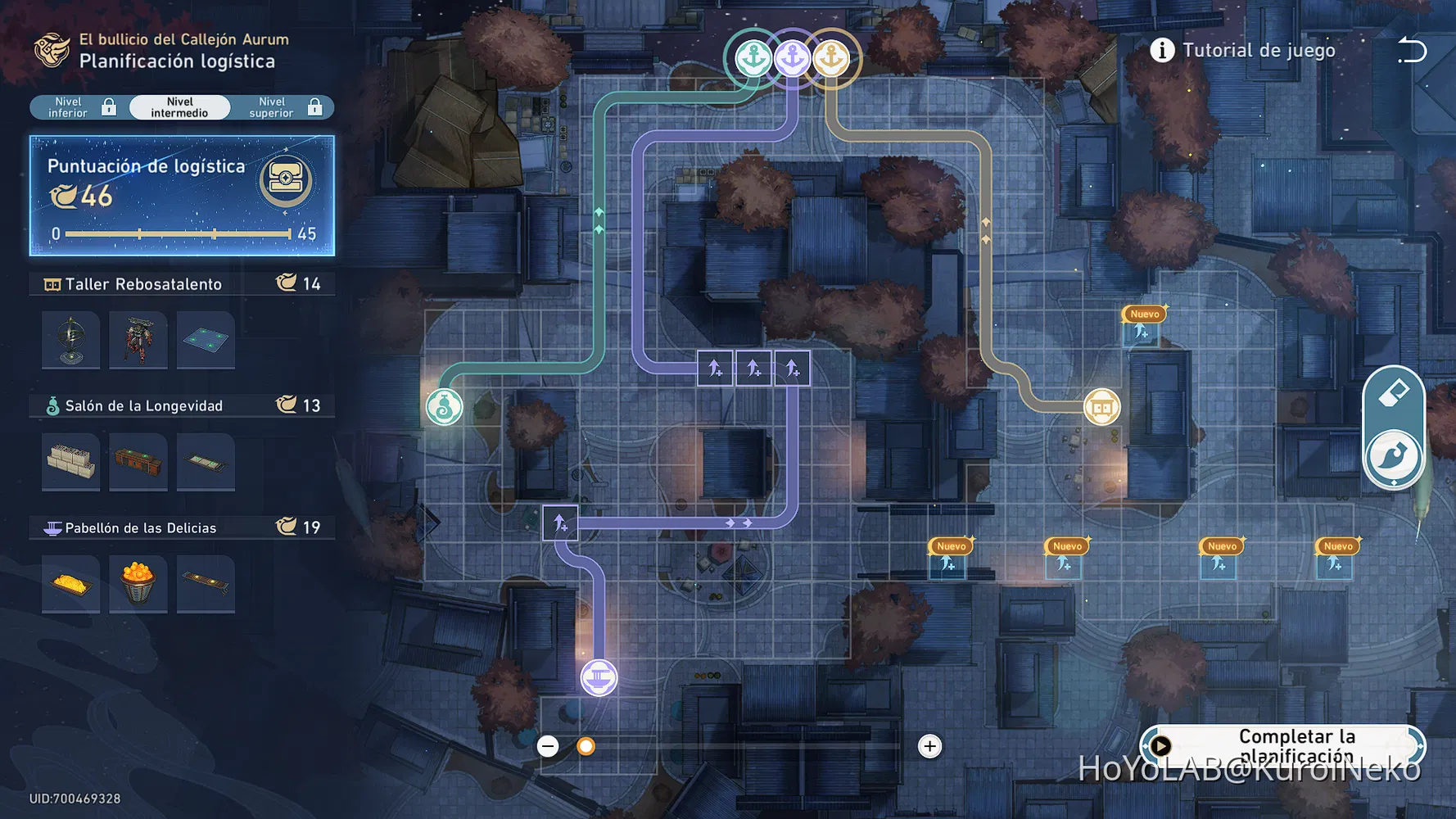Select the brush drawing tool

point(1395,457)
